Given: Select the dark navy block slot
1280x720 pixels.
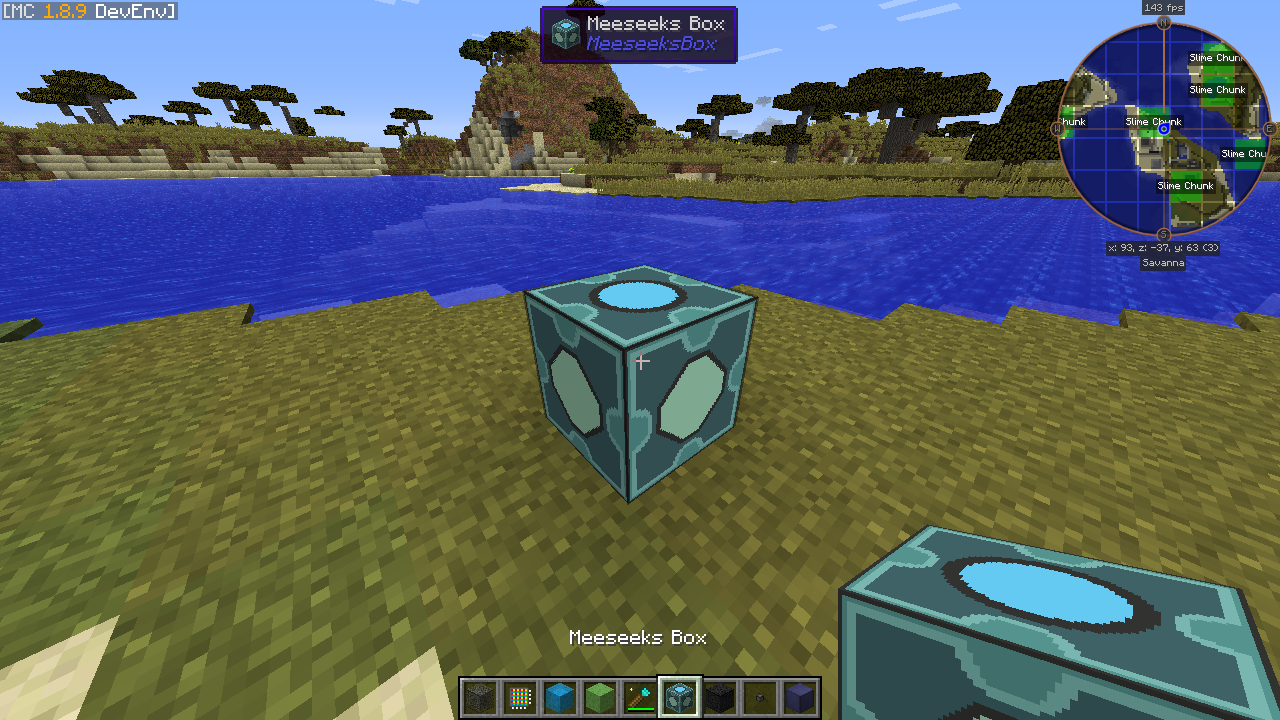Looking at the screenshot, I should click(799, 697).
